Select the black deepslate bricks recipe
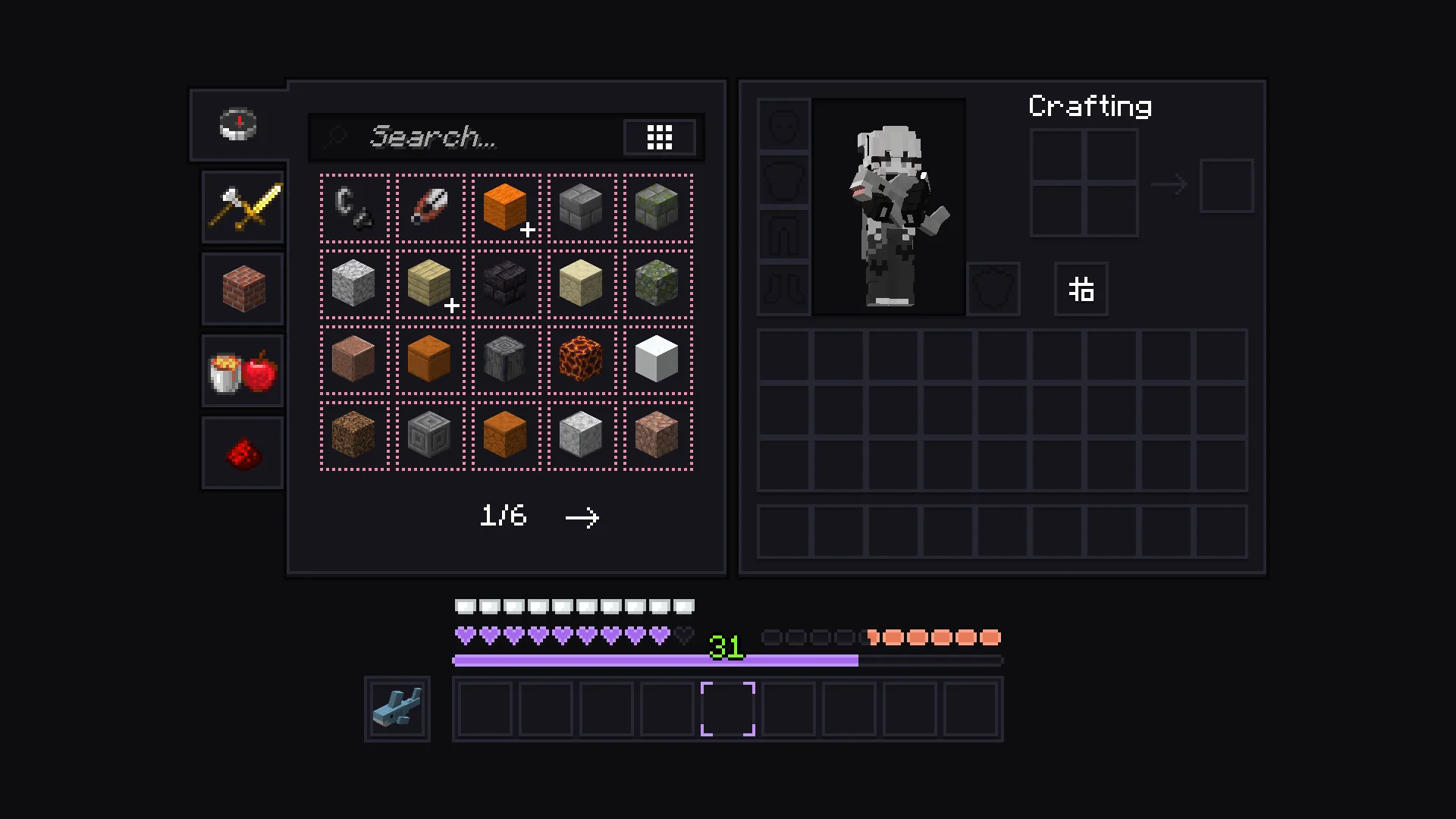 tap(506, 284)
